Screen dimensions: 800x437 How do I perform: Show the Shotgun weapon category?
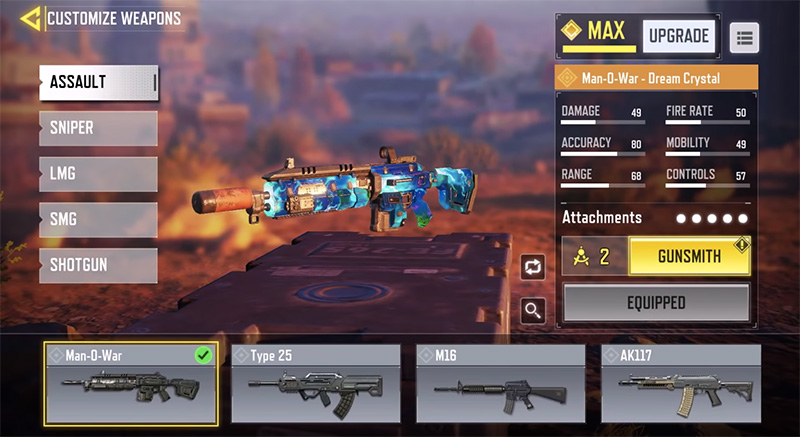coord(98,265)
